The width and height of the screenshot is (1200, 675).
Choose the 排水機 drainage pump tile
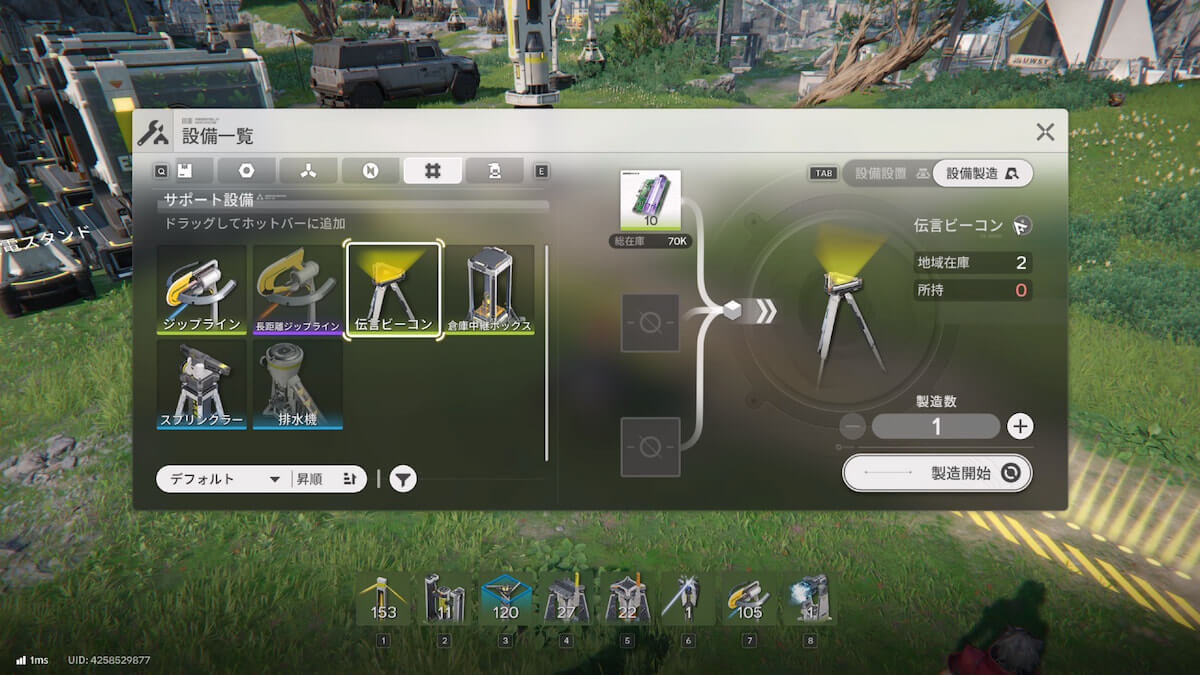(x=298, y=384)
